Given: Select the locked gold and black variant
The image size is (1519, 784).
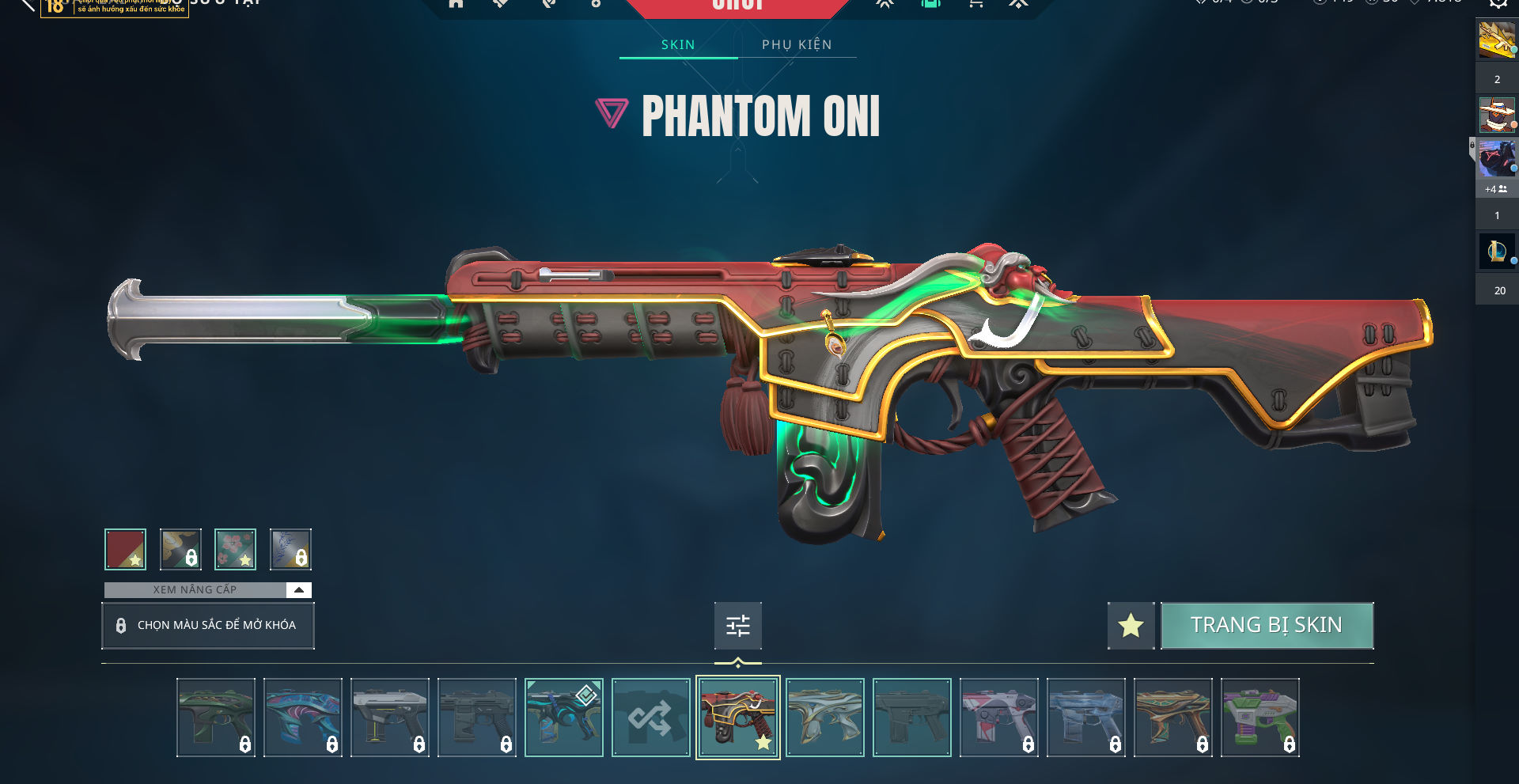Looking at the screenshot, I should (180, 549).
